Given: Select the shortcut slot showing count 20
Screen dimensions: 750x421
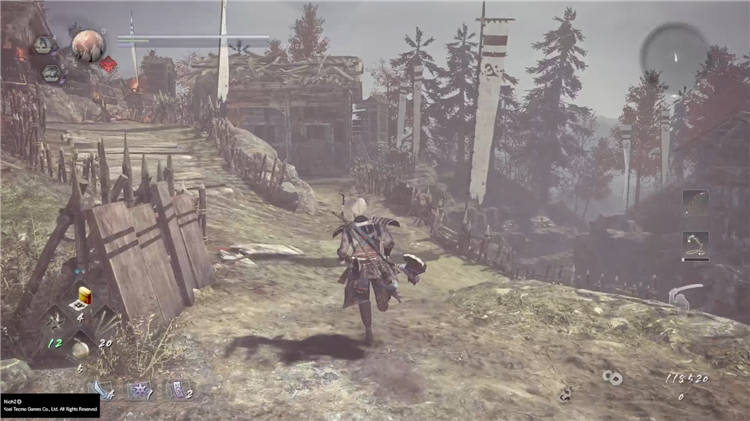Looking at the screenshot, I should (x=107, y=320).
